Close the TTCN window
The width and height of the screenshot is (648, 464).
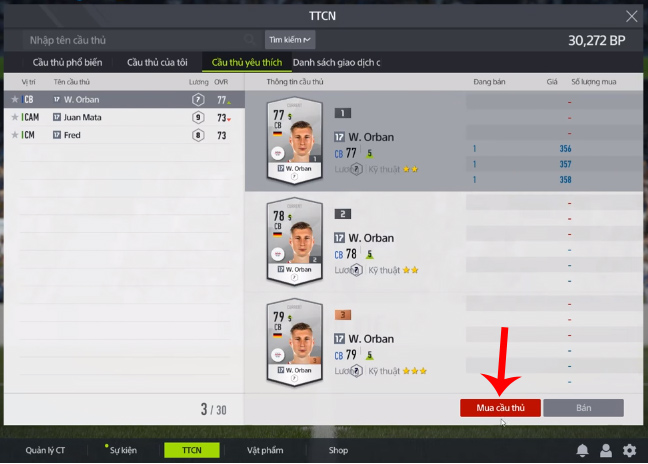[x=630, y=16]
